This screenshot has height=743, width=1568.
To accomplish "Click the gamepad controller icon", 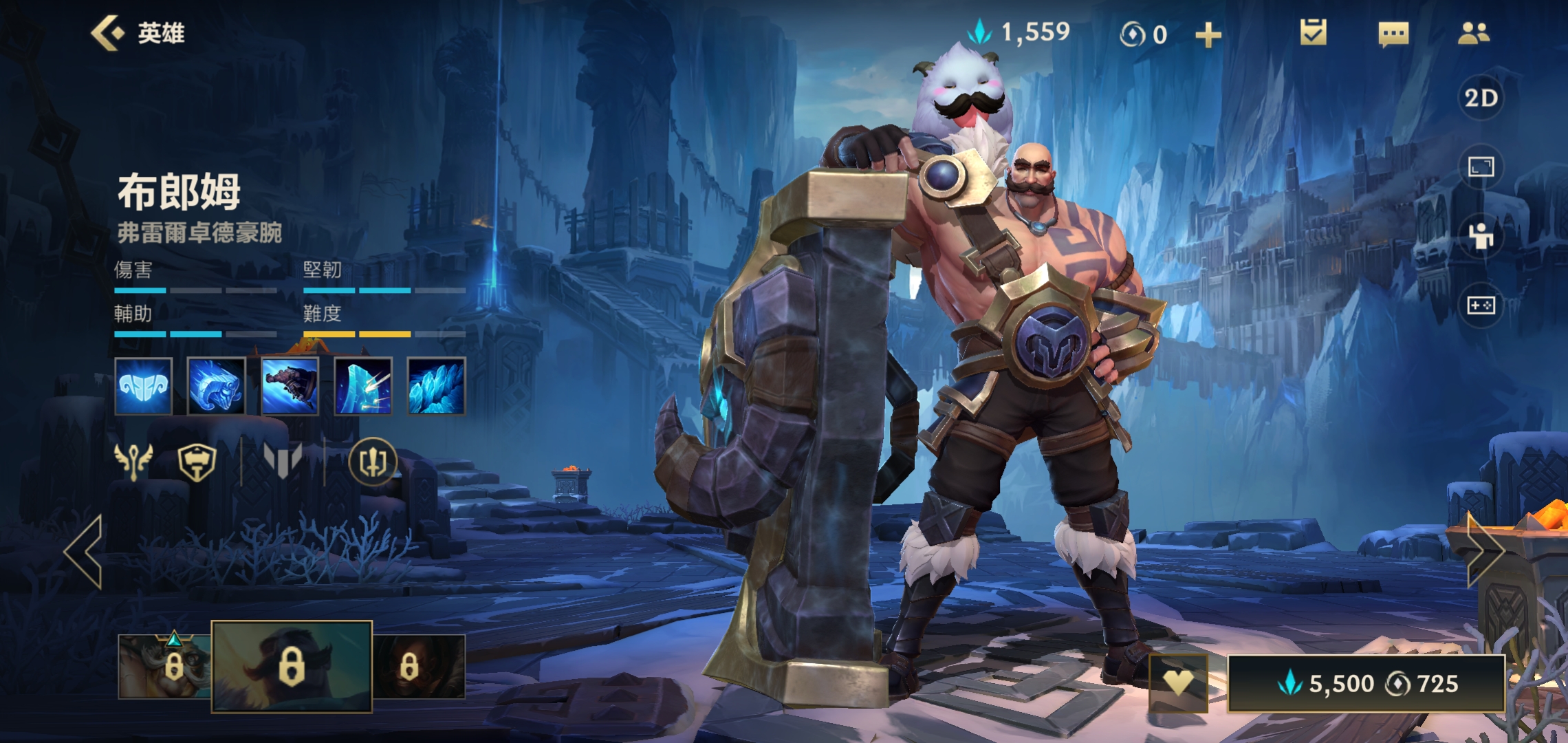I will 1481,305.
